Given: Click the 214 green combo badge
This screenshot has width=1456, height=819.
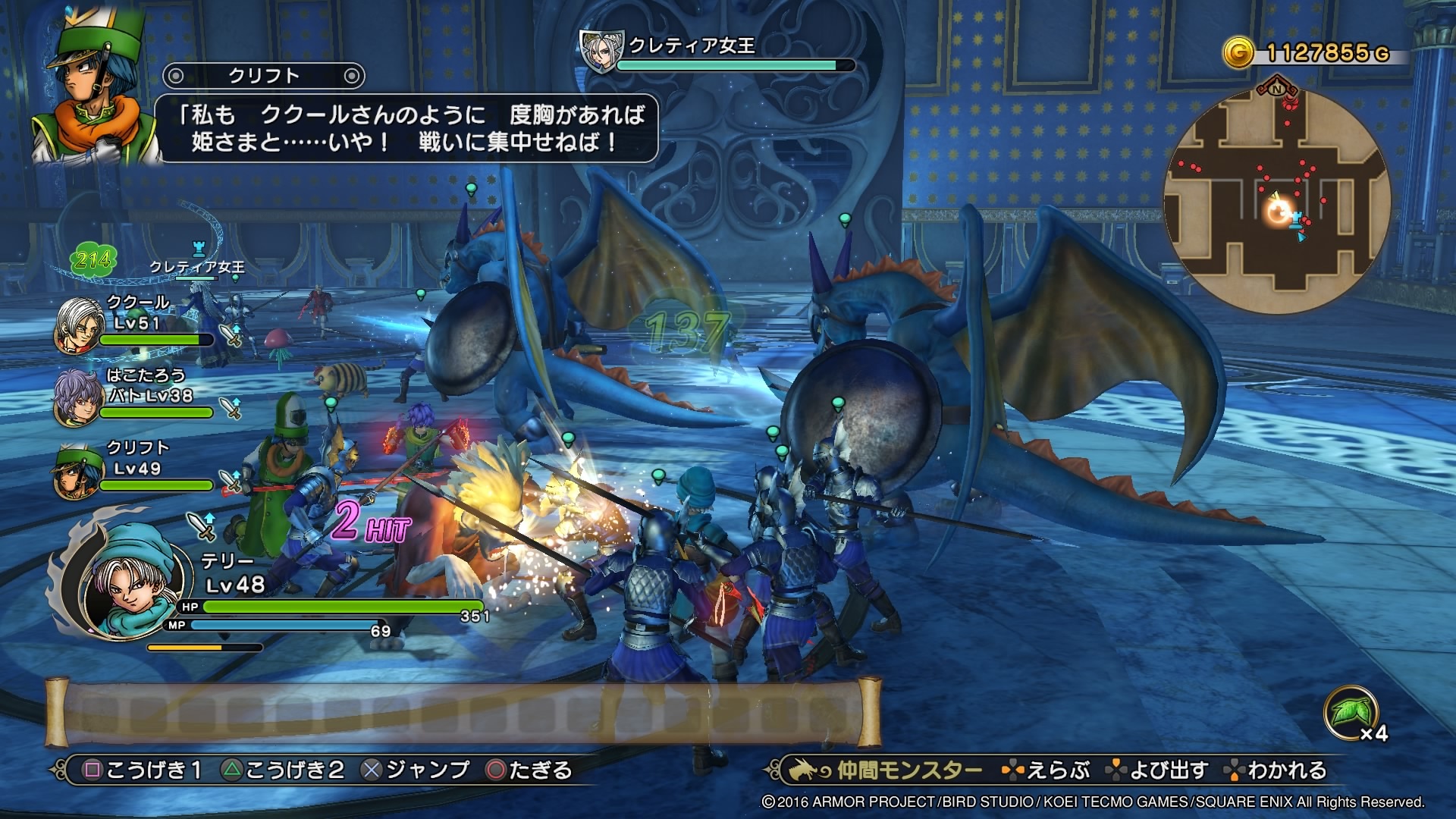Looking at the screenshot, I should point(93,261).
